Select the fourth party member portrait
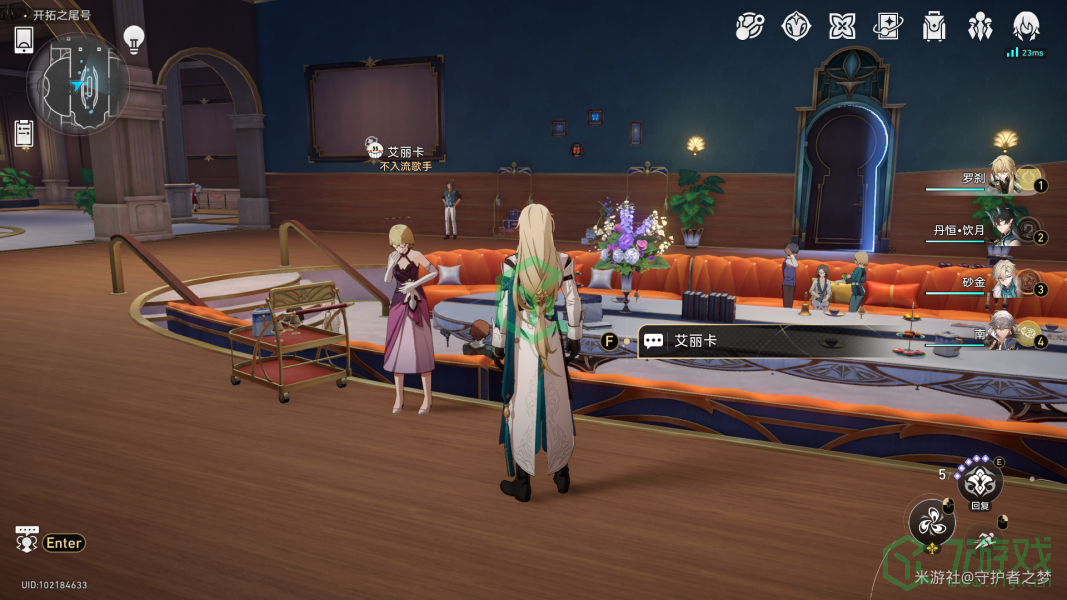The width and height of the screenshot is (1067, 600). point(1008,334)
